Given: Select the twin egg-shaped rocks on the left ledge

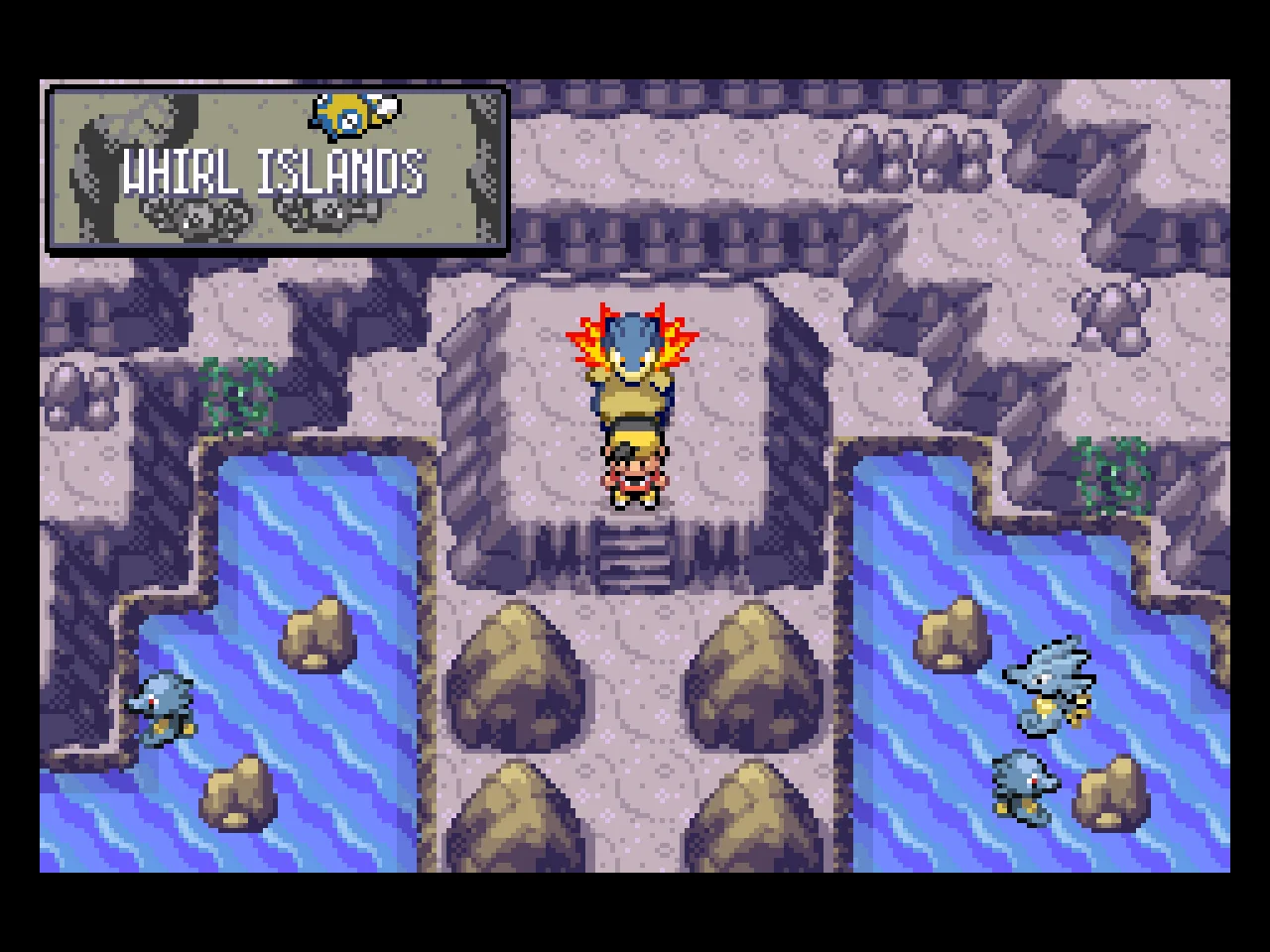Looking at the screenshot, I should pyautogui.click(x=81, y=392).
